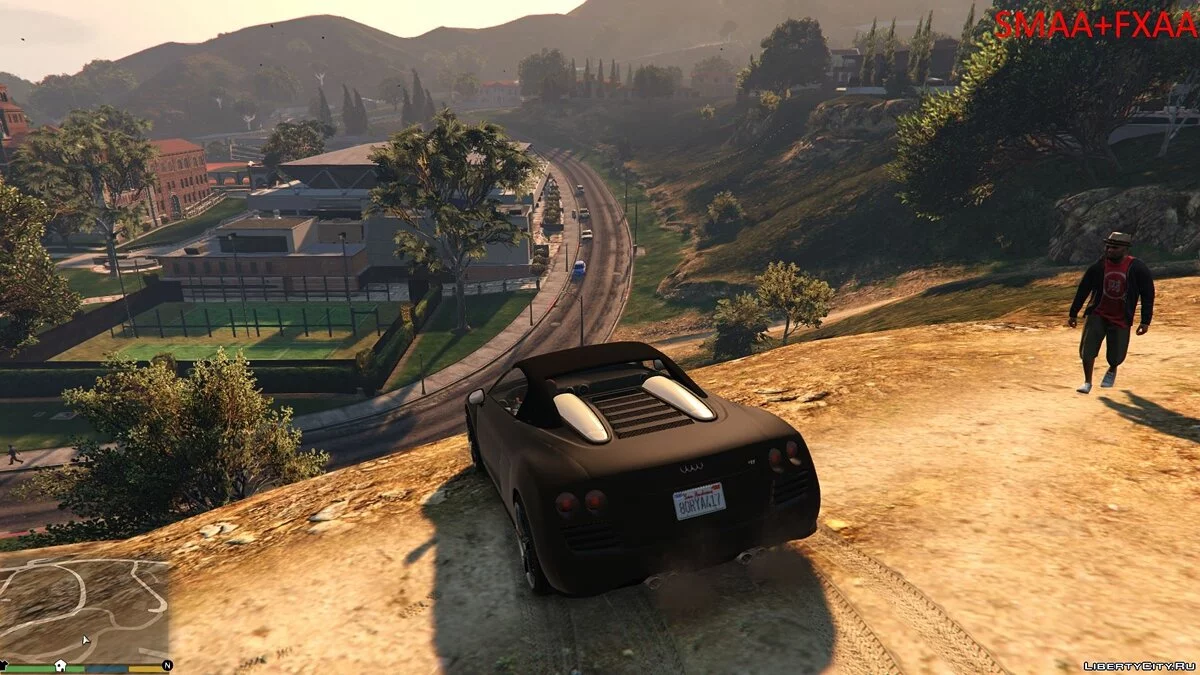The width and height of the screenshot is (1200, 675).
Task: Open the LibertyCity.Ru watermark link
Action: pos(1136,663)
